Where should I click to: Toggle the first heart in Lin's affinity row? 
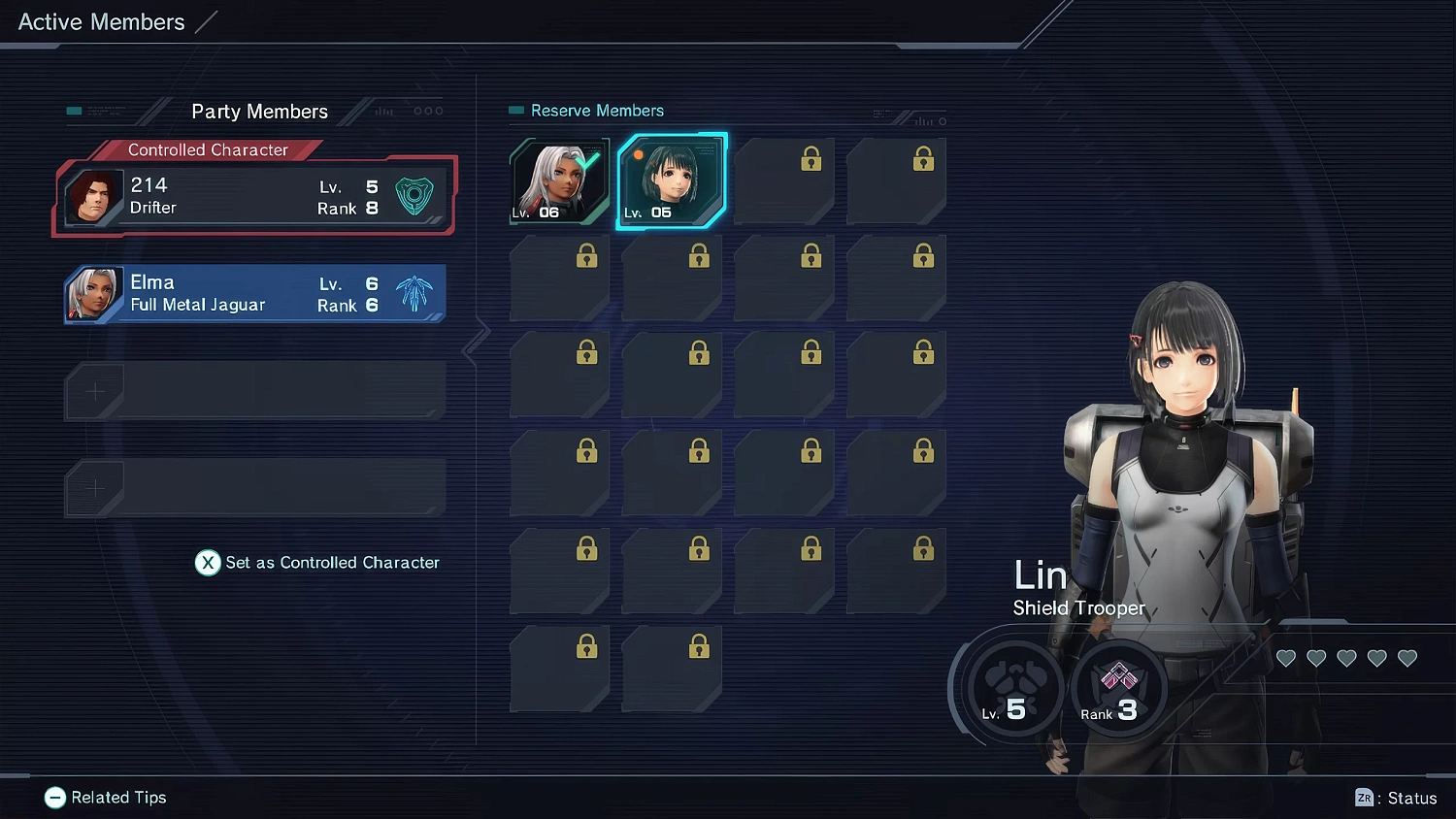pos(1286,658)
